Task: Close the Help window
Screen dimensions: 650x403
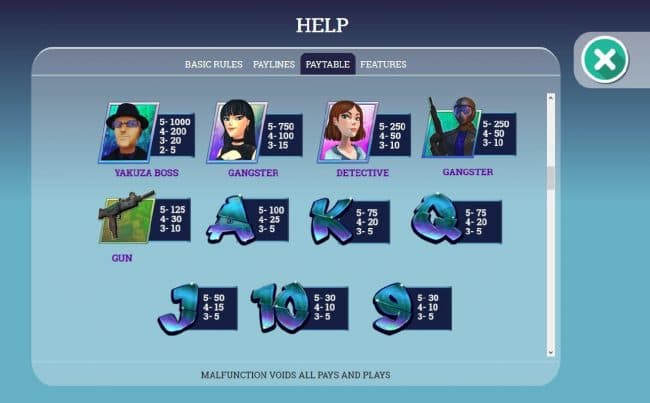Action: tap(604, 60)
